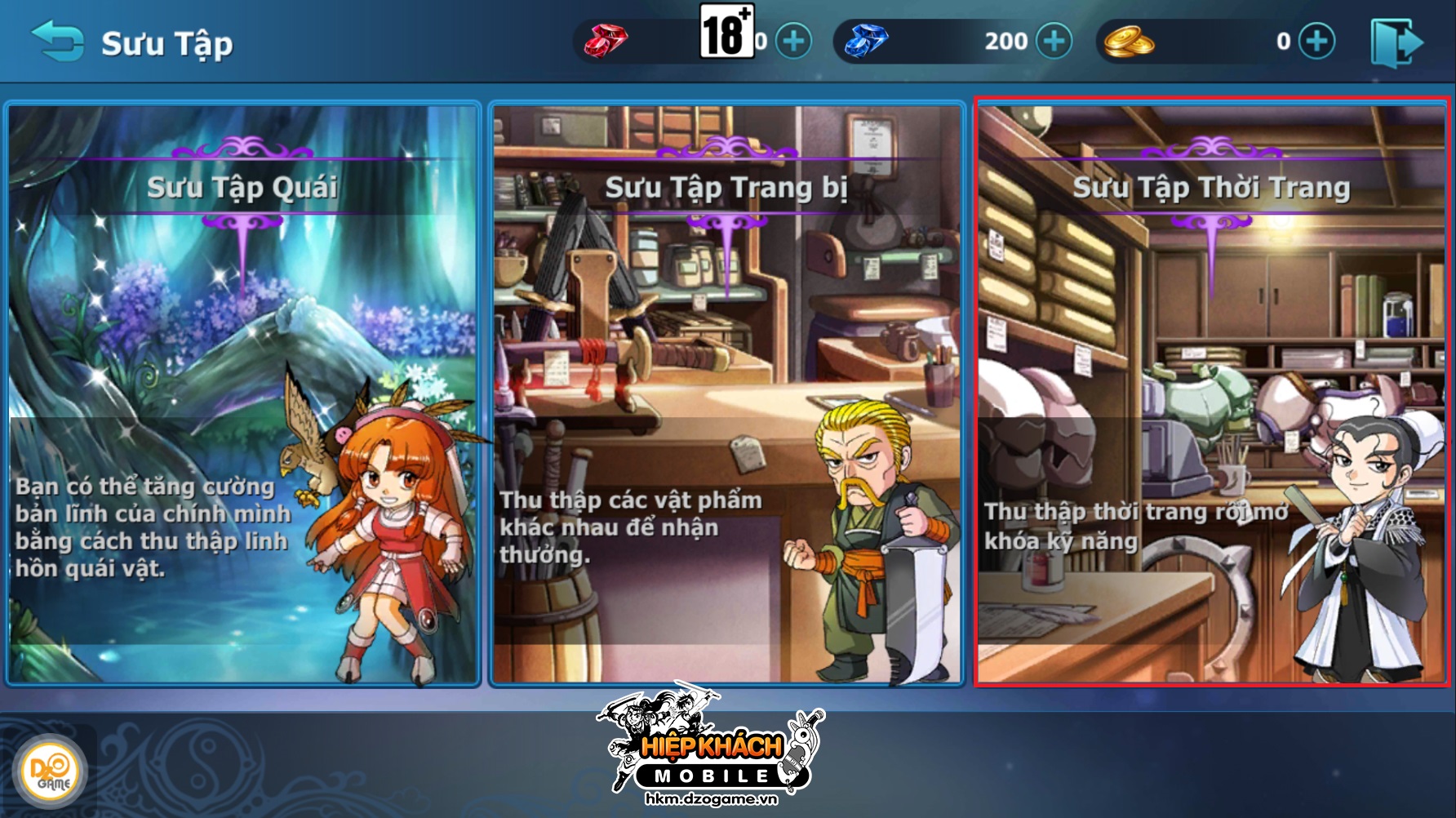Click the DzoGame round logo button
This screenshot has height=818, width=1456.
click(51, 771)
